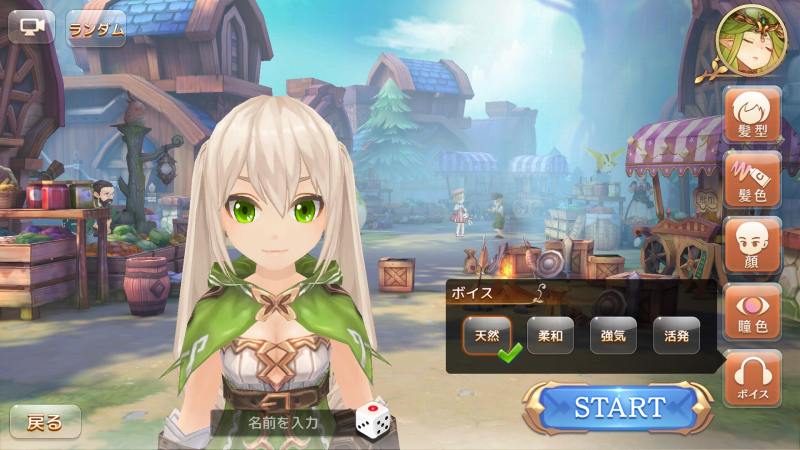Choose the 天然 voice option
This screenshot has height=450, width=800.
487,336
